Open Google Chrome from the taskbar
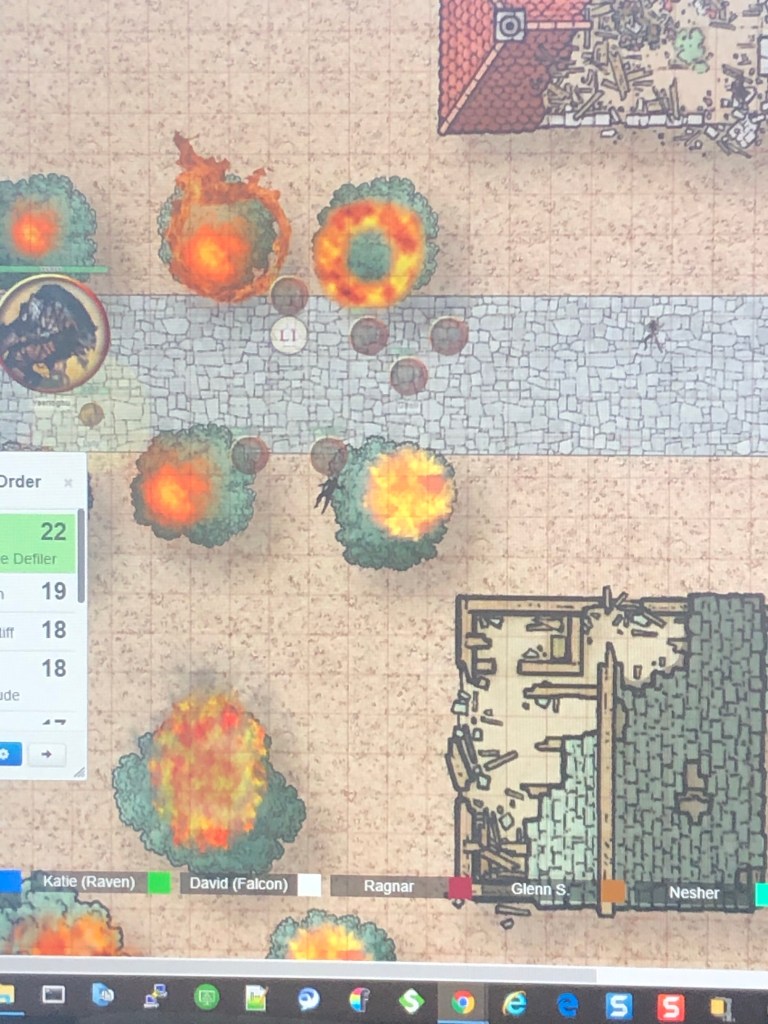768x1024 pixels. [462, 1001]
